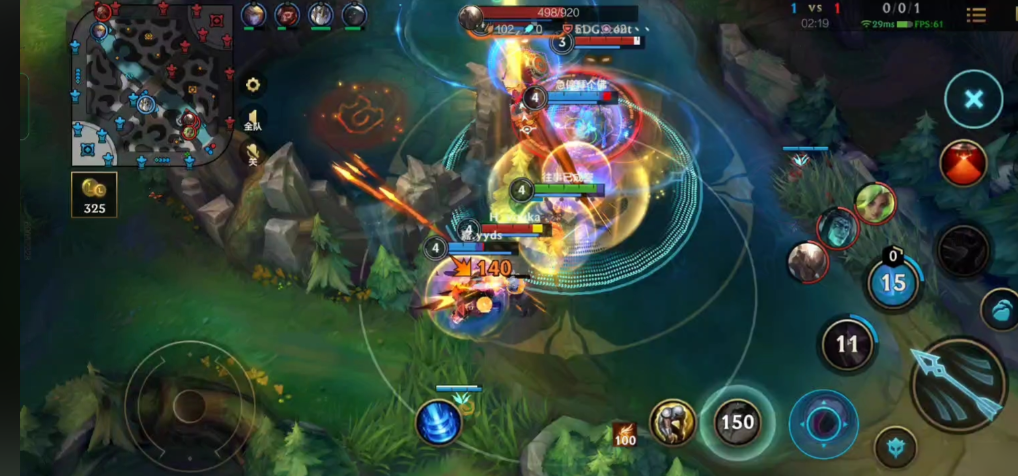Tap the minimap
Screen dimensions: 1018x476
click(x=152, y=84)
